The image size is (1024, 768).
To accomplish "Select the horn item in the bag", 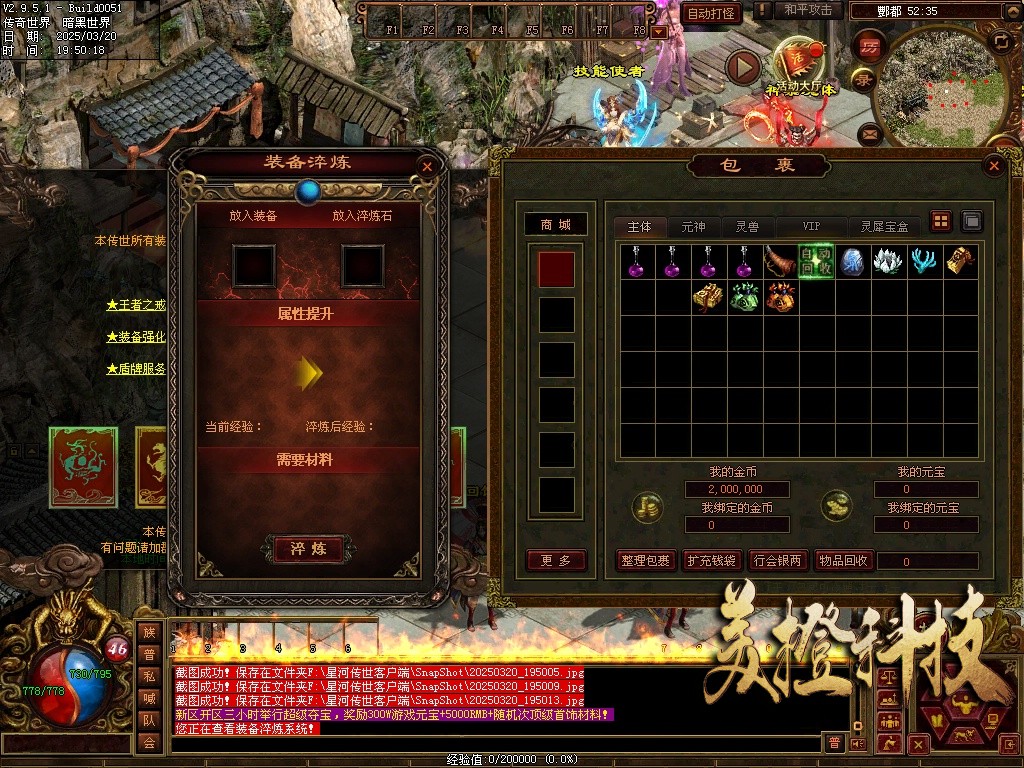I will 780,261.
